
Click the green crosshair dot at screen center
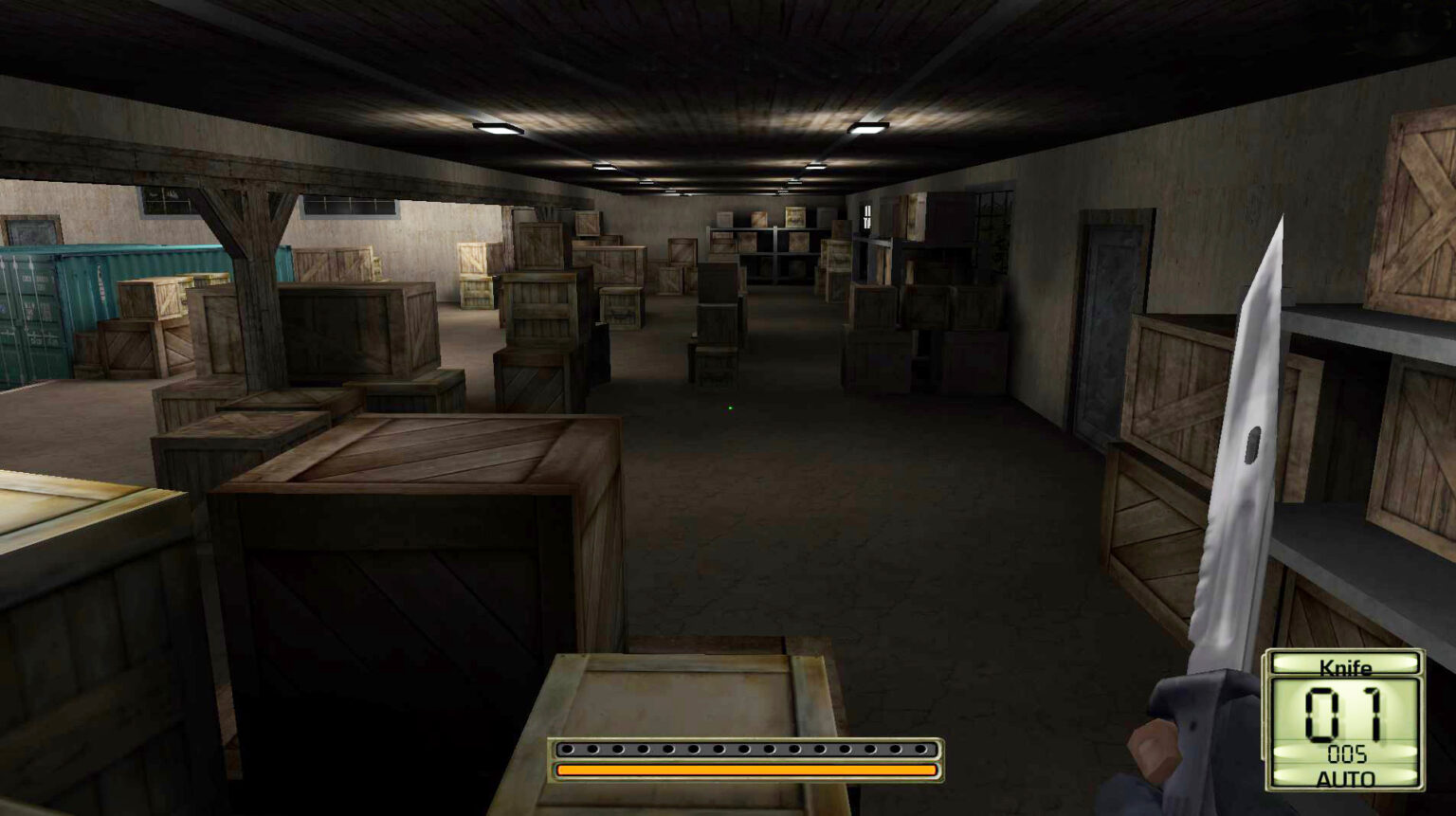(x=730, y=408)
